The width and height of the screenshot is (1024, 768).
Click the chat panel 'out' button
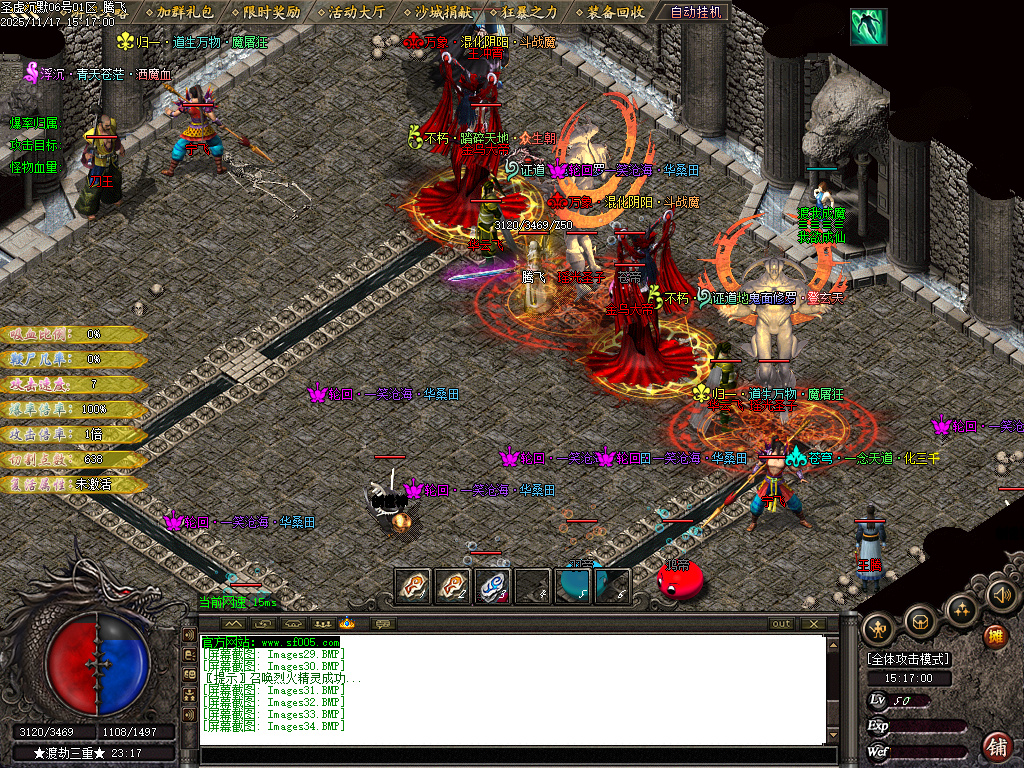781,624
